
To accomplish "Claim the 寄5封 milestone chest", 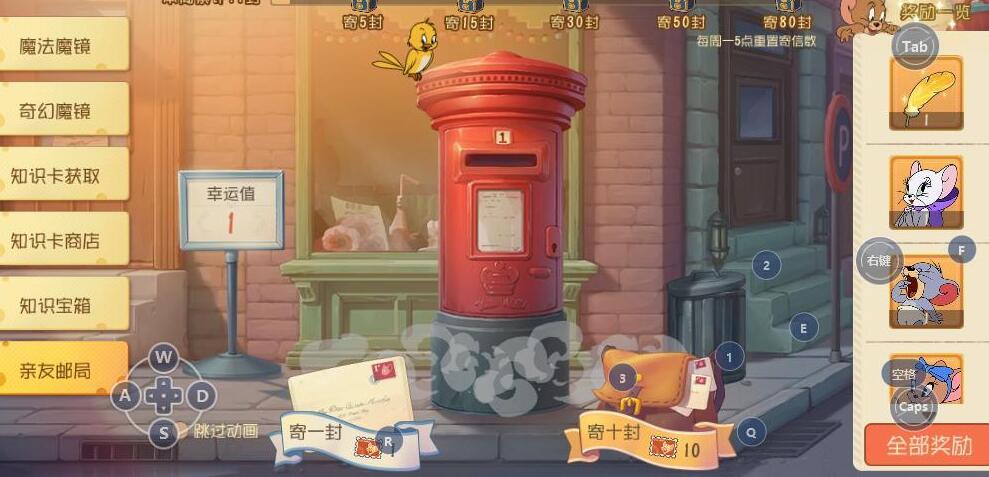I will pos(363,8).
